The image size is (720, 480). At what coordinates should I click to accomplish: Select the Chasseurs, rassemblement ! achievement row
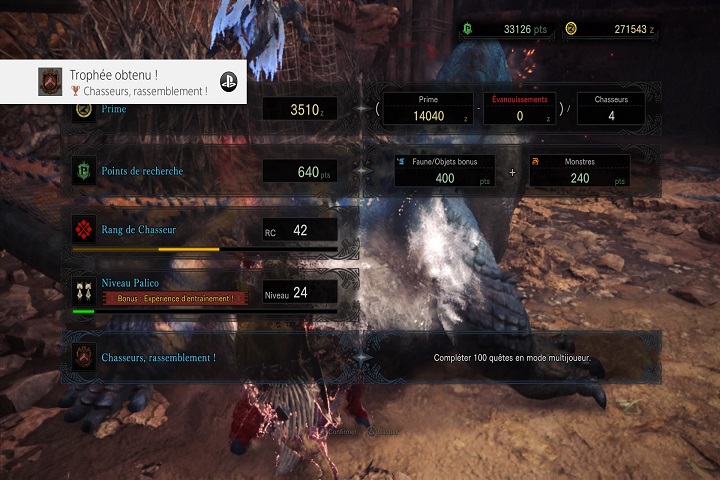360,356
